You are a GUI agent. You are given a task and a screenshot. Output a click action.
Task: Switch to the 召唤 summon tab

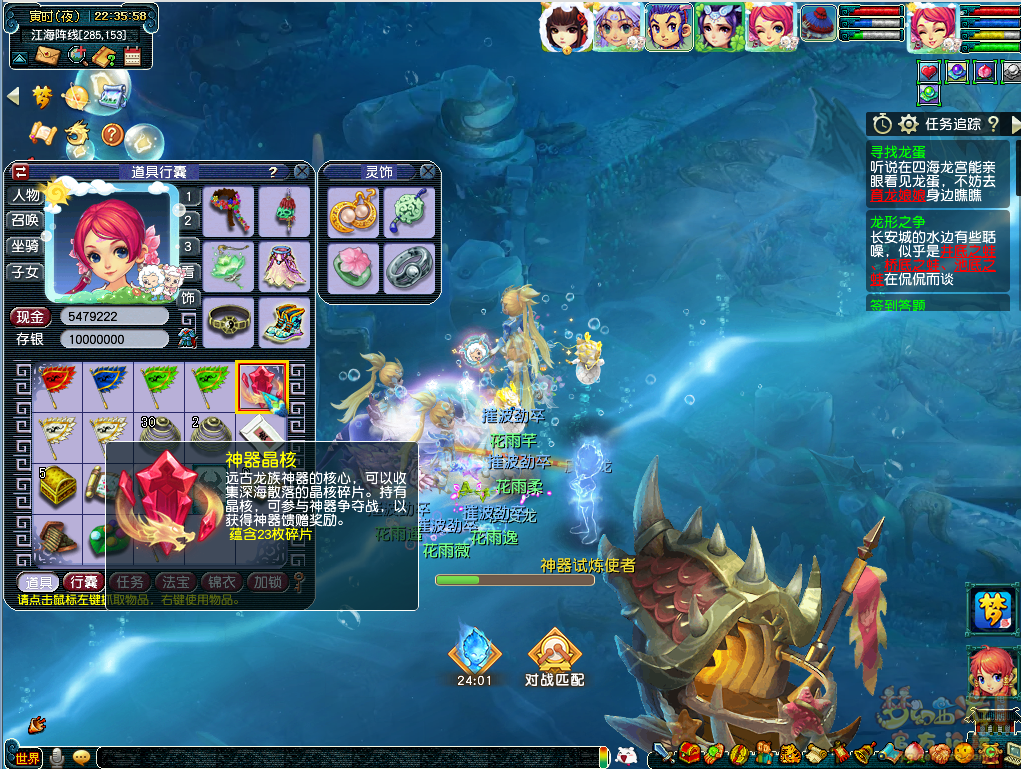25,220
